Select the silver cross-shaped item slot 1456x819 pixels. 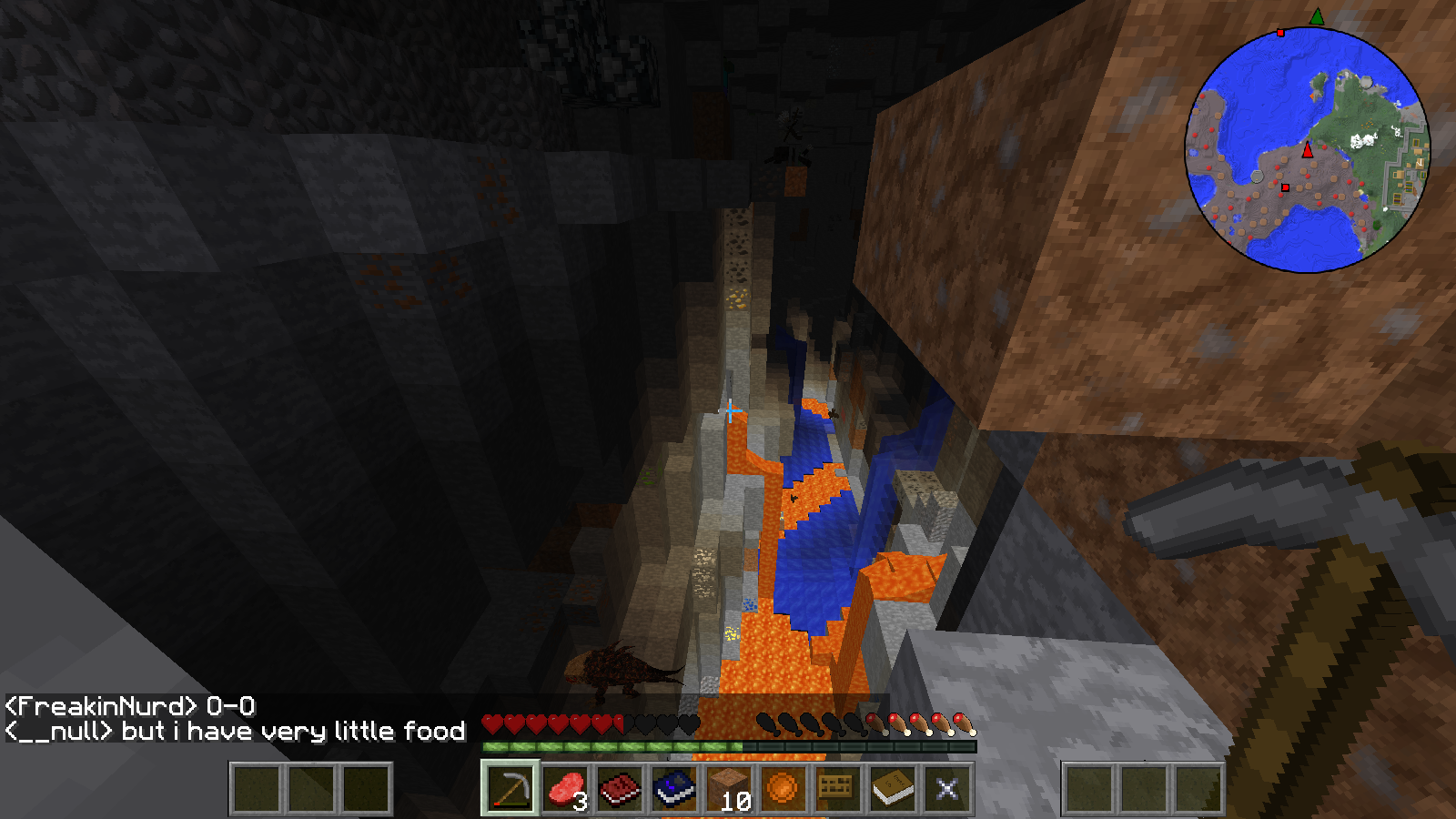pyautogui.click(x=947, y=788)
